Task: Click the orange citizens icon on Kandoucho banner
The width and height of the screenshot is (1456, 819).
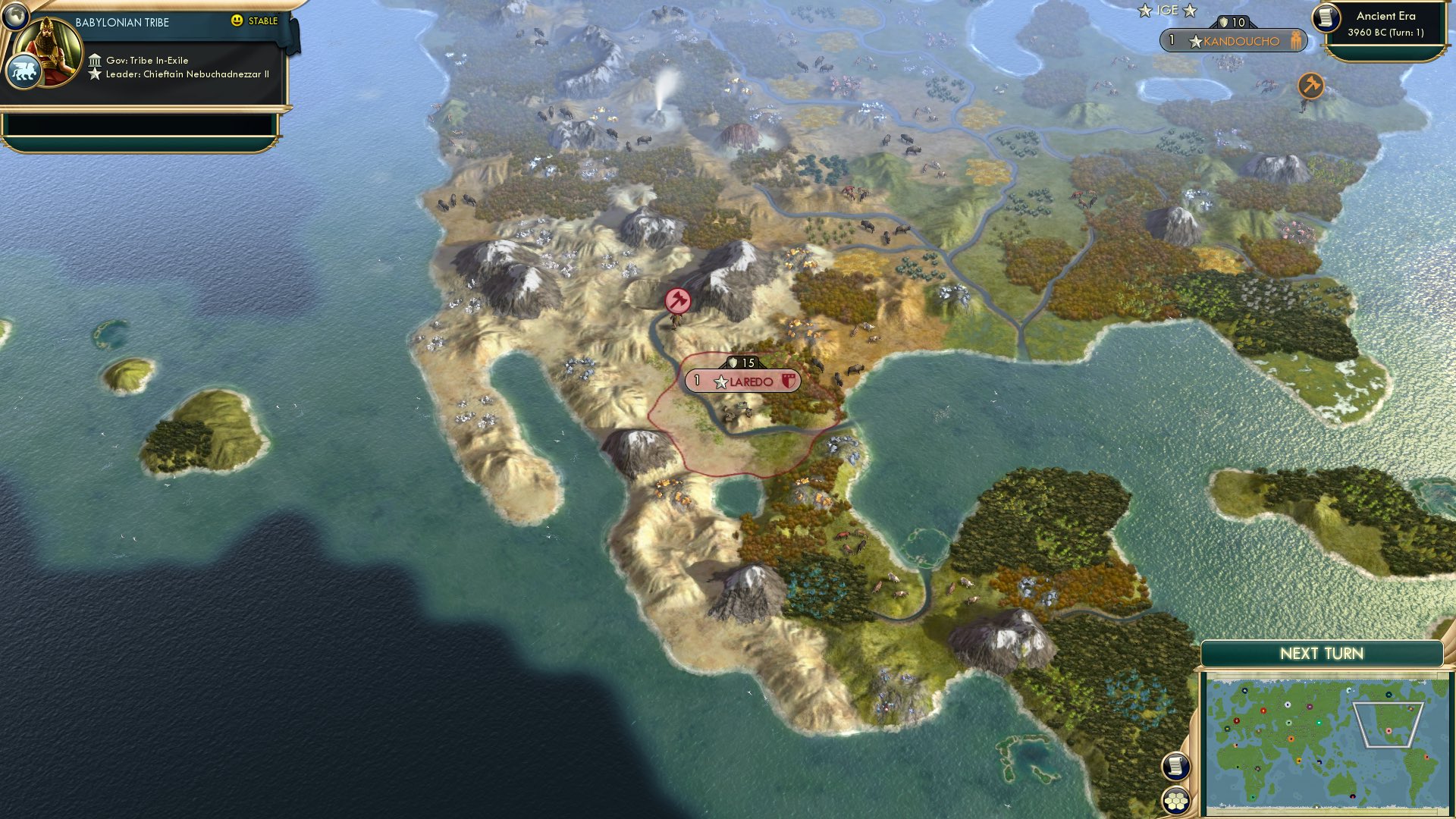Action: click(1297, 42)
